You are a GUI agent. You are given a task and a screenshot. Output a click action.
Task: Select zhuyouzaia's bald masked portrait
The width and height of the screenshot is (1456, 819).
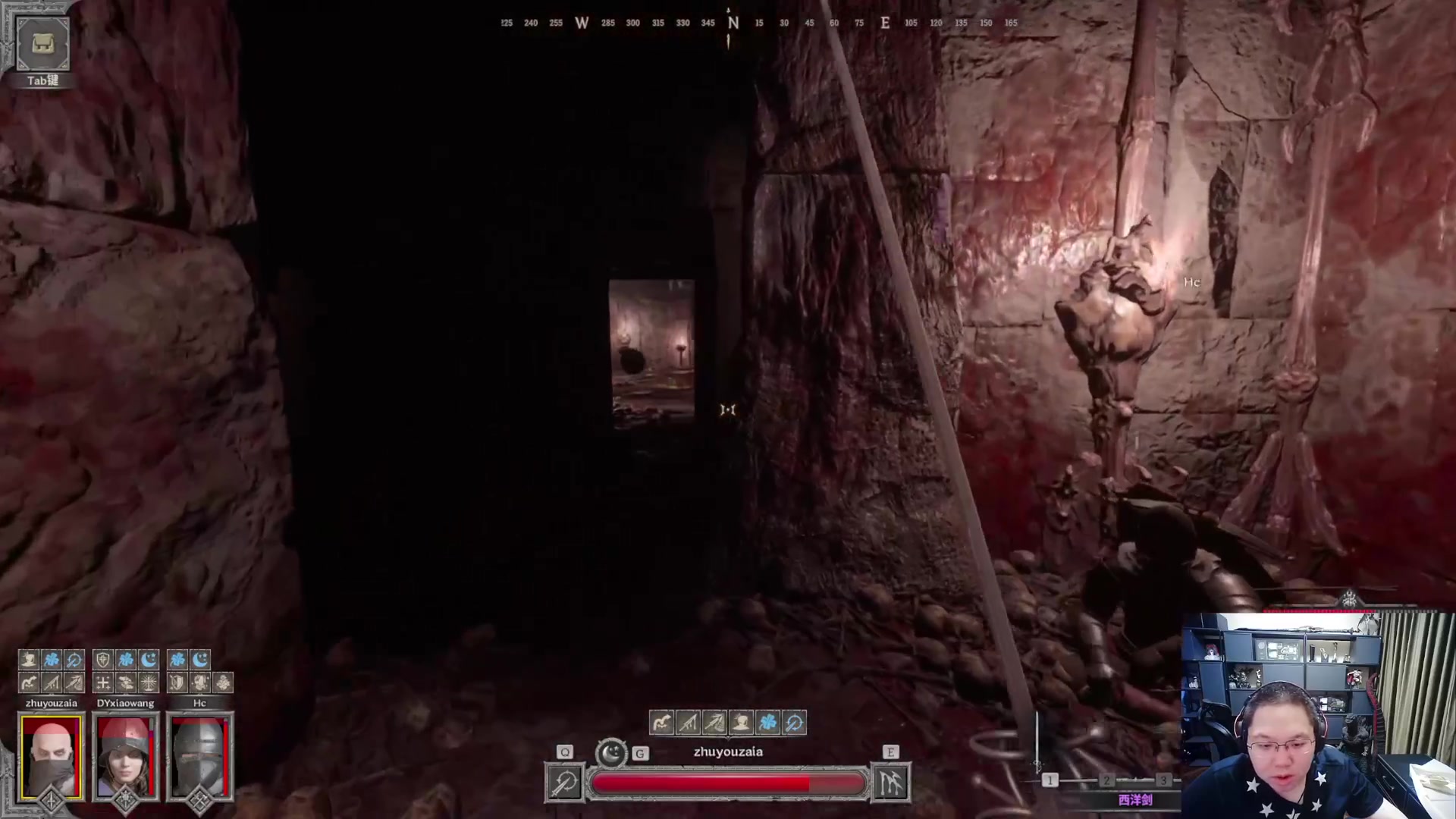(x=51, y=756)
